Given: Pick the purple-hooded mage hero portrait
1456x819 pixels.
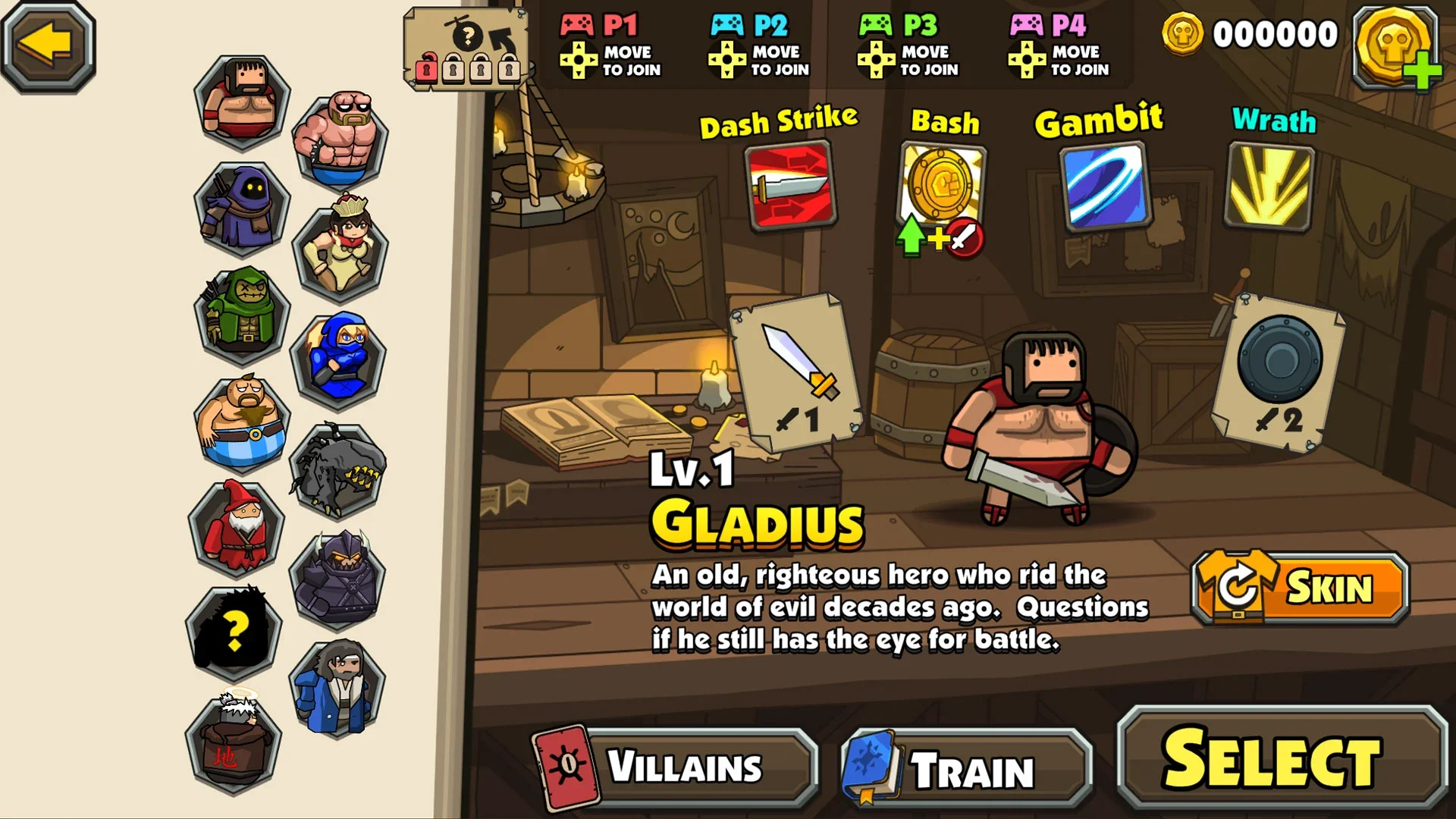Looking at the screenshot, I should coord(242,208).
